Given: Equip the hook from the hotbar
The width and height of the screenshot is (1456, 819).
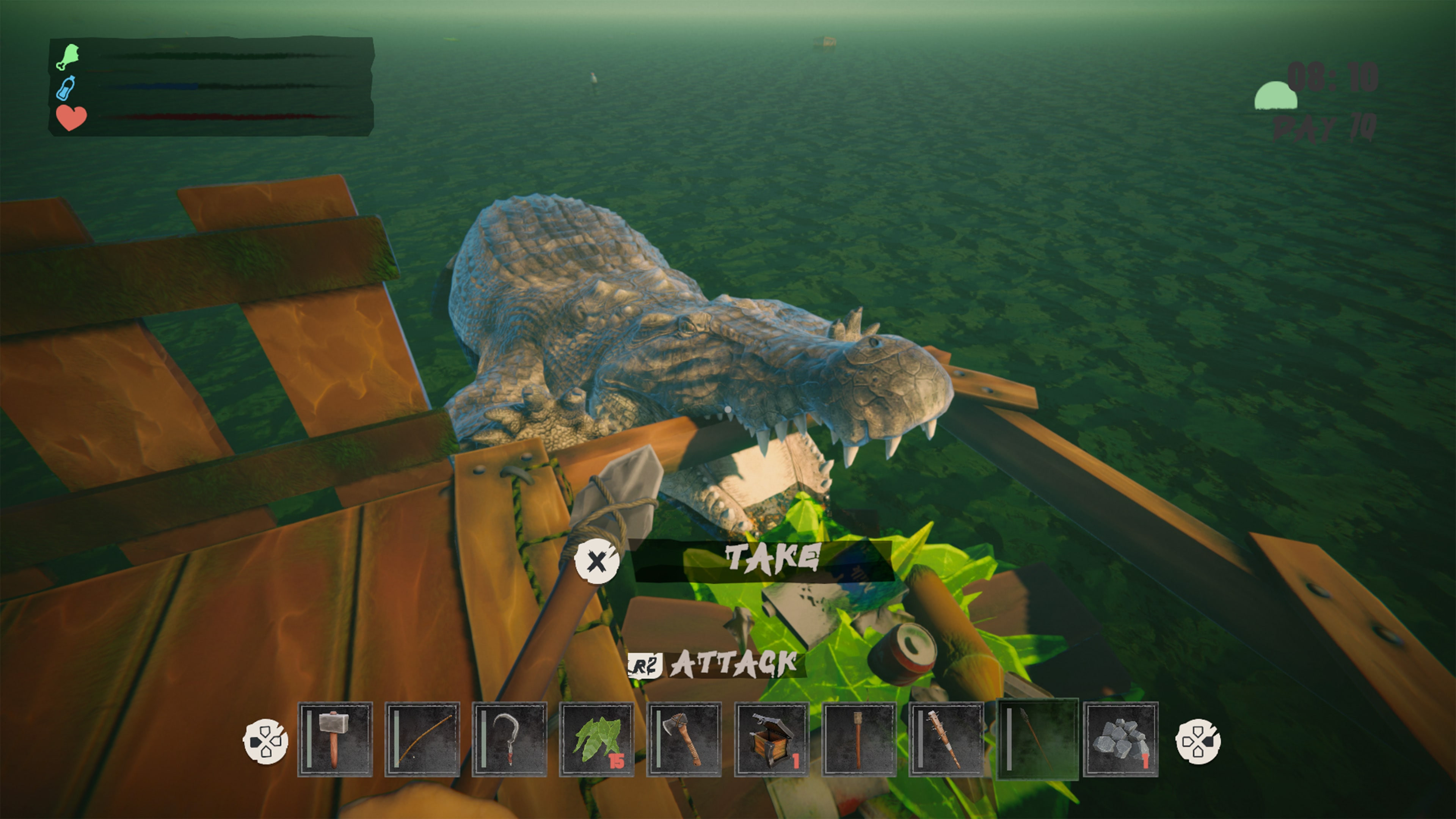Looking at the screenshot, I should click(509, 739).
